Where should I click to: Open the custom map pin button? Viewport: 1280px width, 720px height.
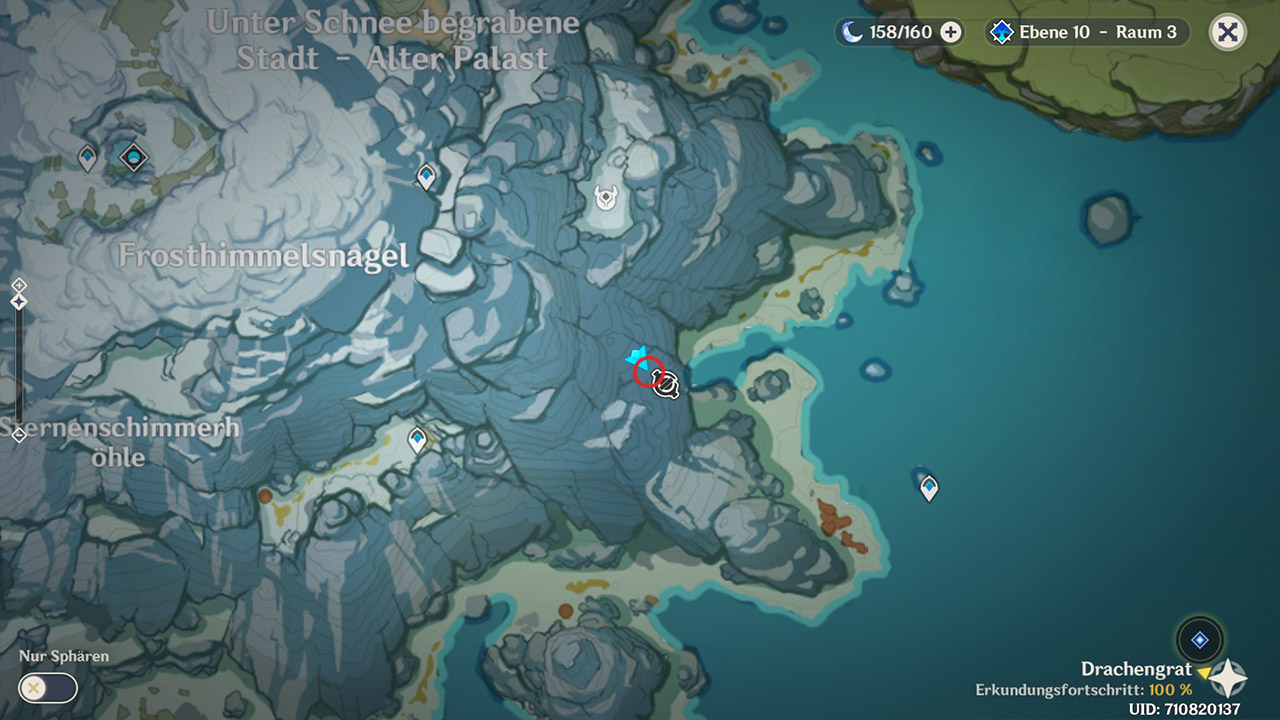pos(1199,640)
